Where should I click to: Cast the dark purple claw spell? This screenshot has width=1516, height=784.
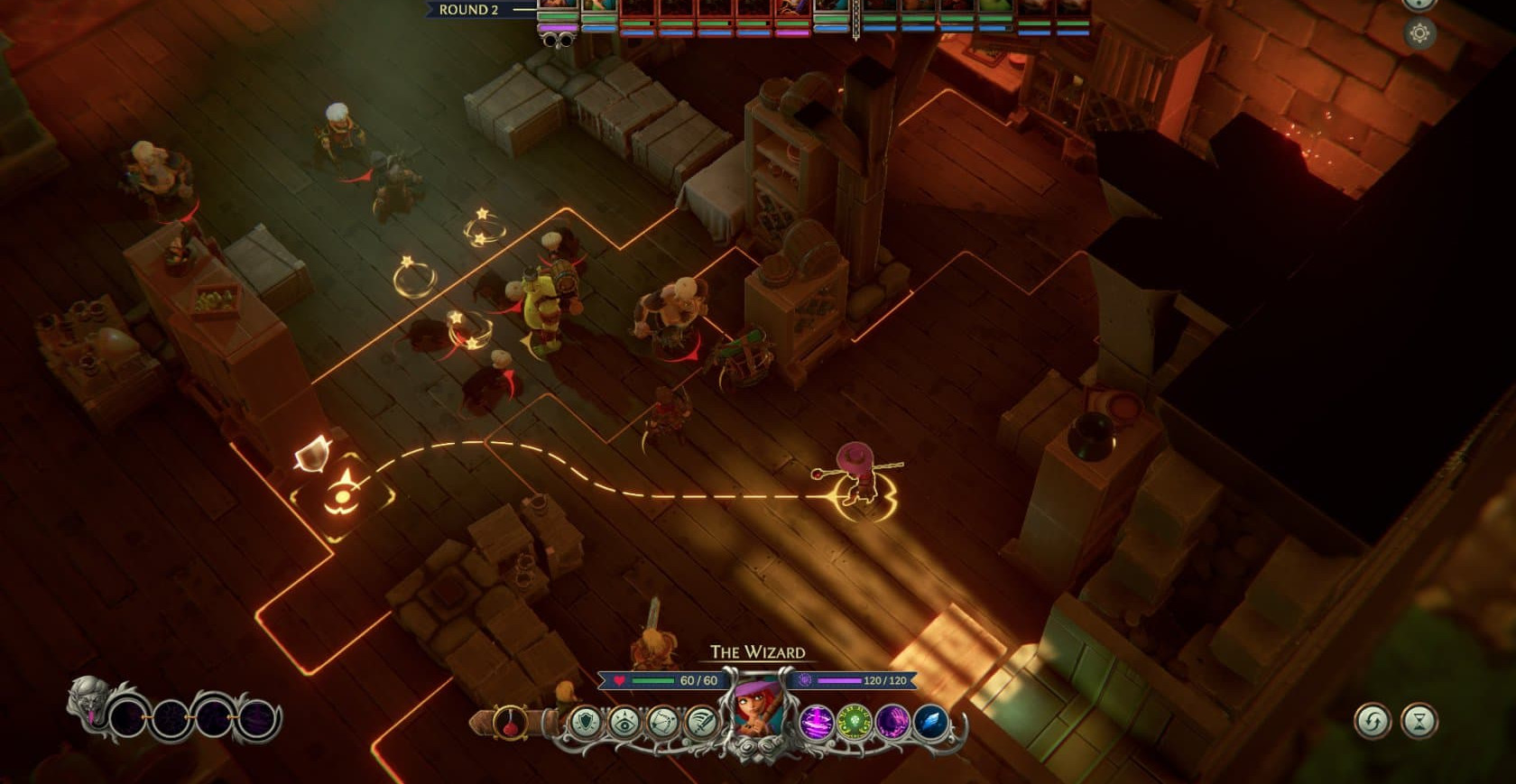coord(892,723)
